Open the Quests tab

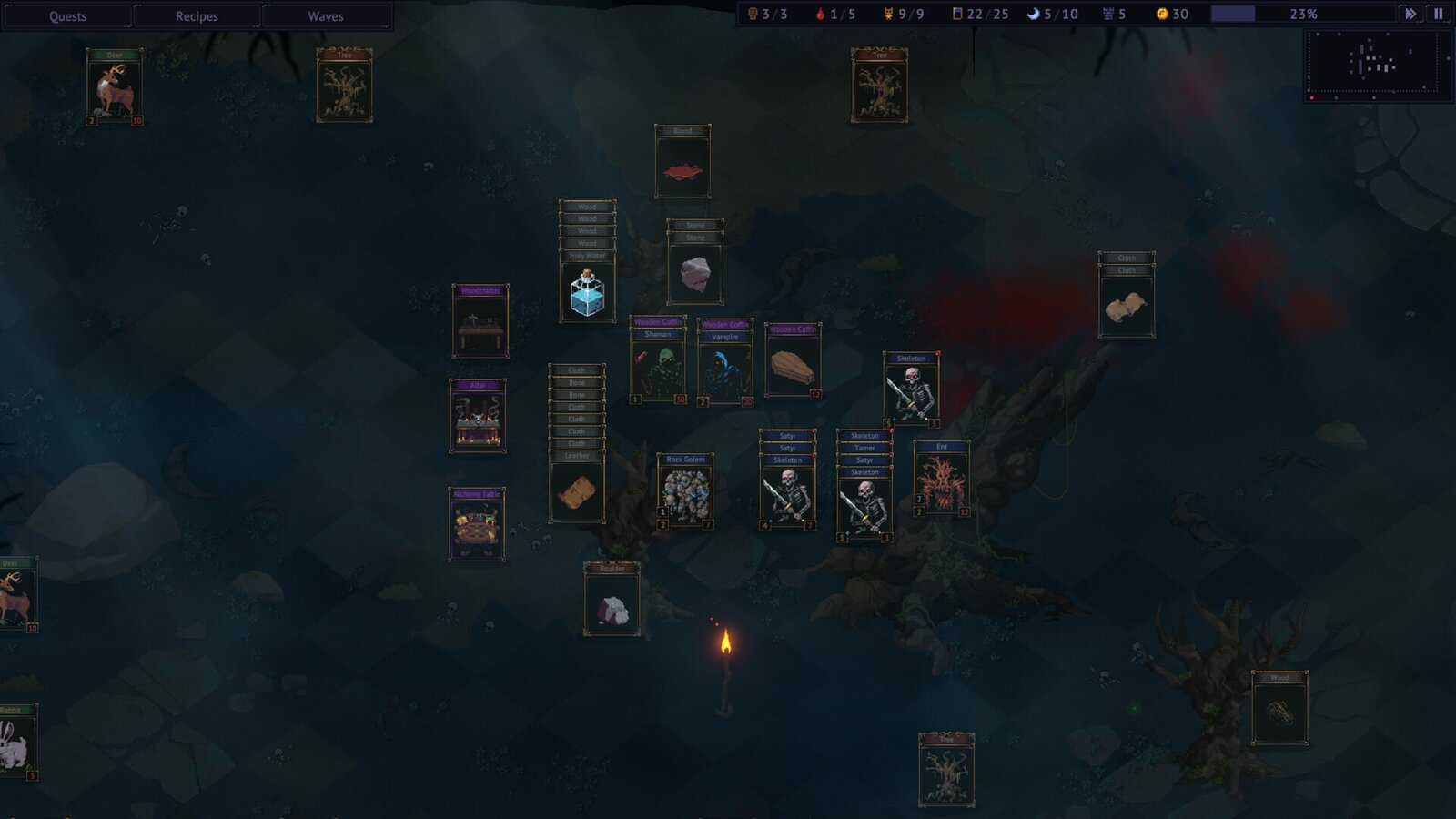click(68, 16)
